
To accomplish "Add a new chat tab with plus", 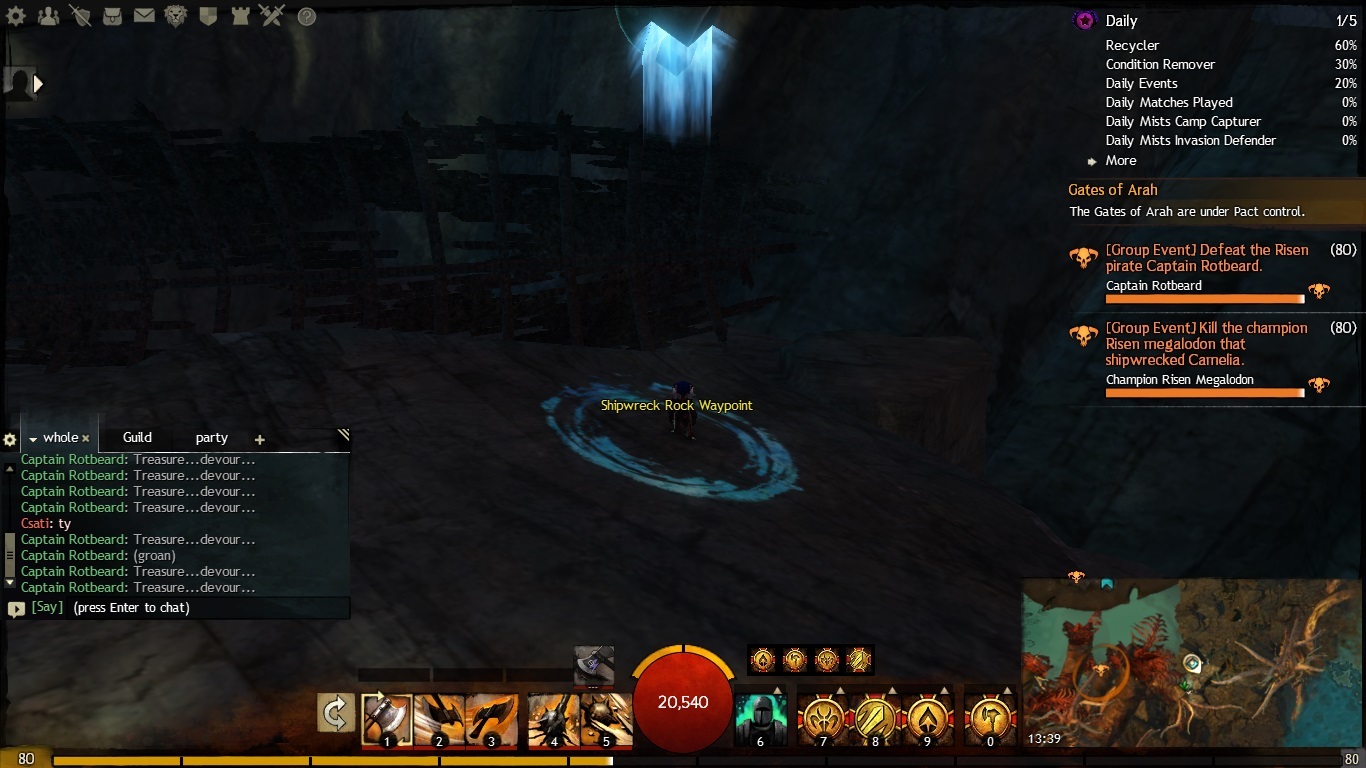I will pos(260,439).
